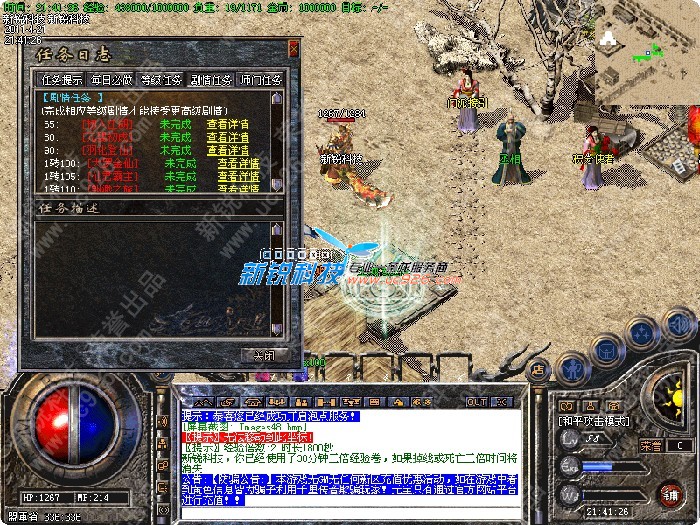Show the 剧情任务 story quests tab
The height and width of the screenshot is (525, 700).
point(212,79)
